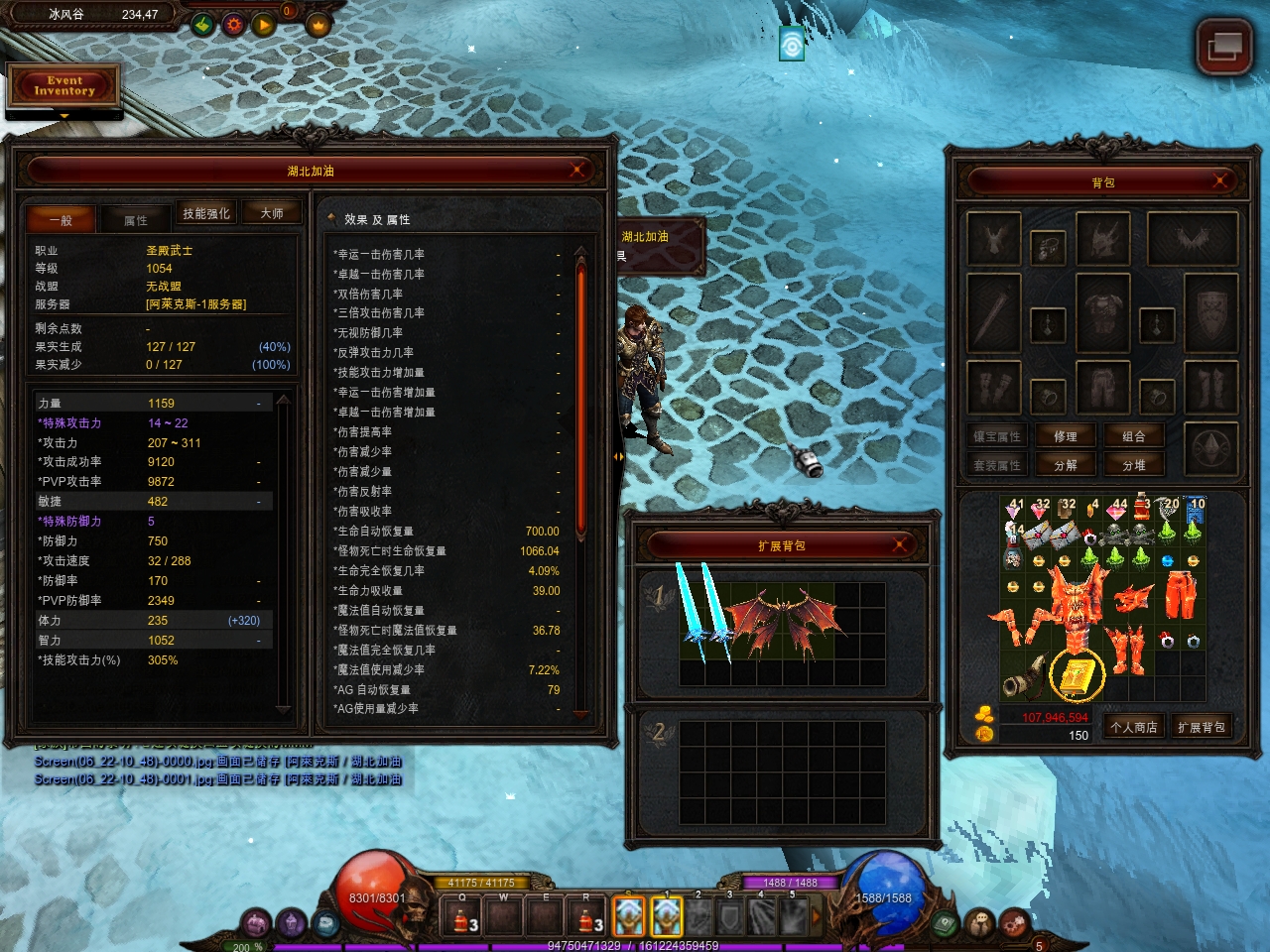Click the window icon button at top right

pos(1224,47)
